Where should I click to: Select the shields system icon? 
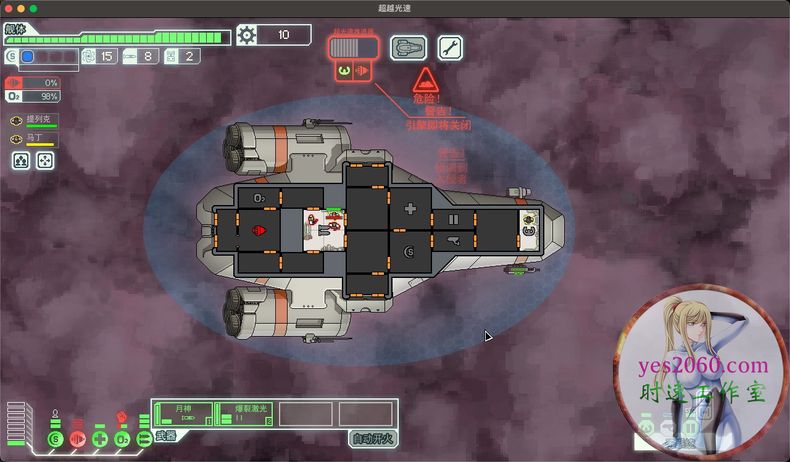(x=55, y=439)
